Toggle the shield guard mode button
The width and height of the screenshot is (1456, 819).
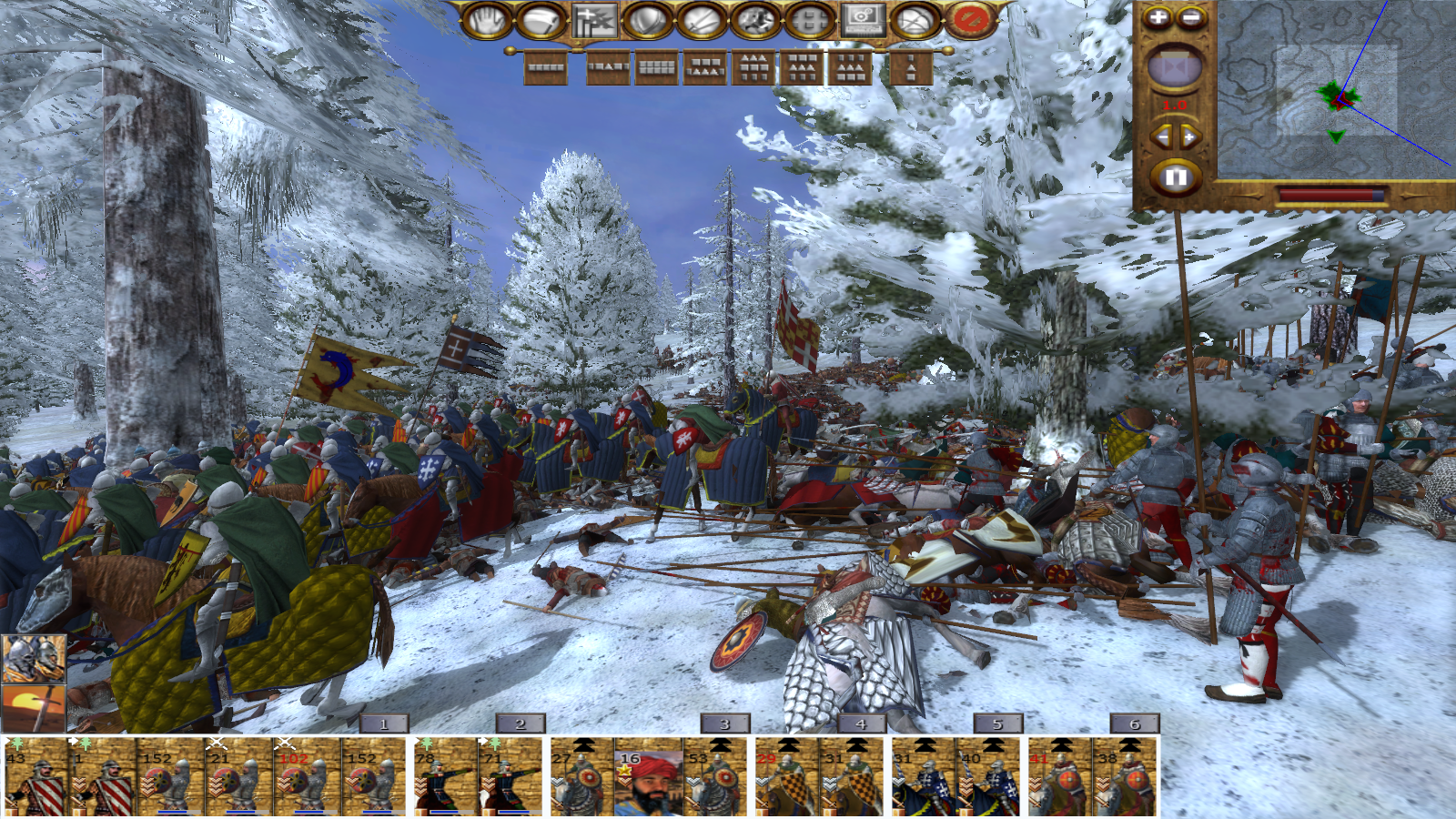pos(648,20)
